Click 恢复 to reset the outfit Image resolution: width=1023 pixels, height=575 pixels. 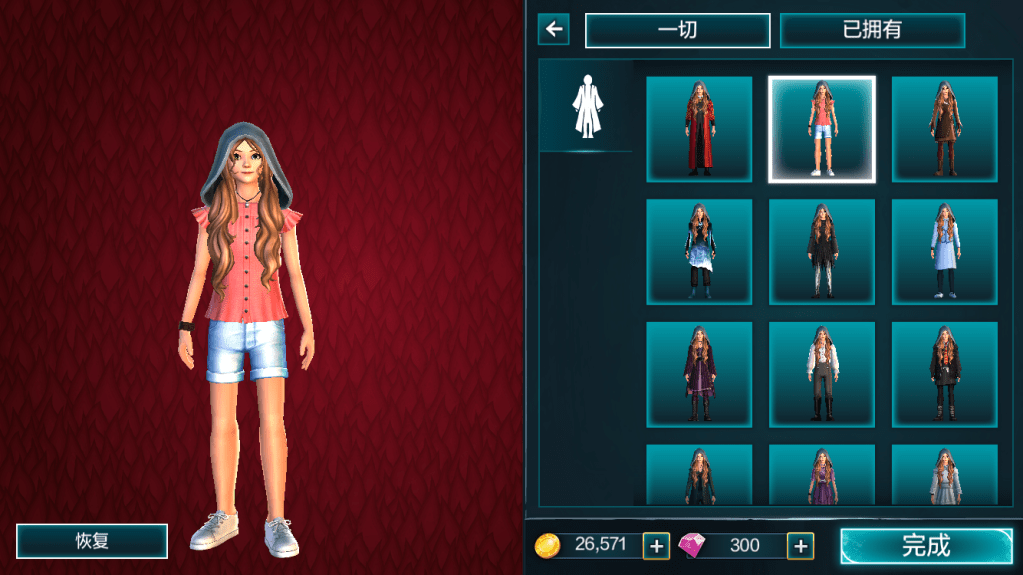92,541
